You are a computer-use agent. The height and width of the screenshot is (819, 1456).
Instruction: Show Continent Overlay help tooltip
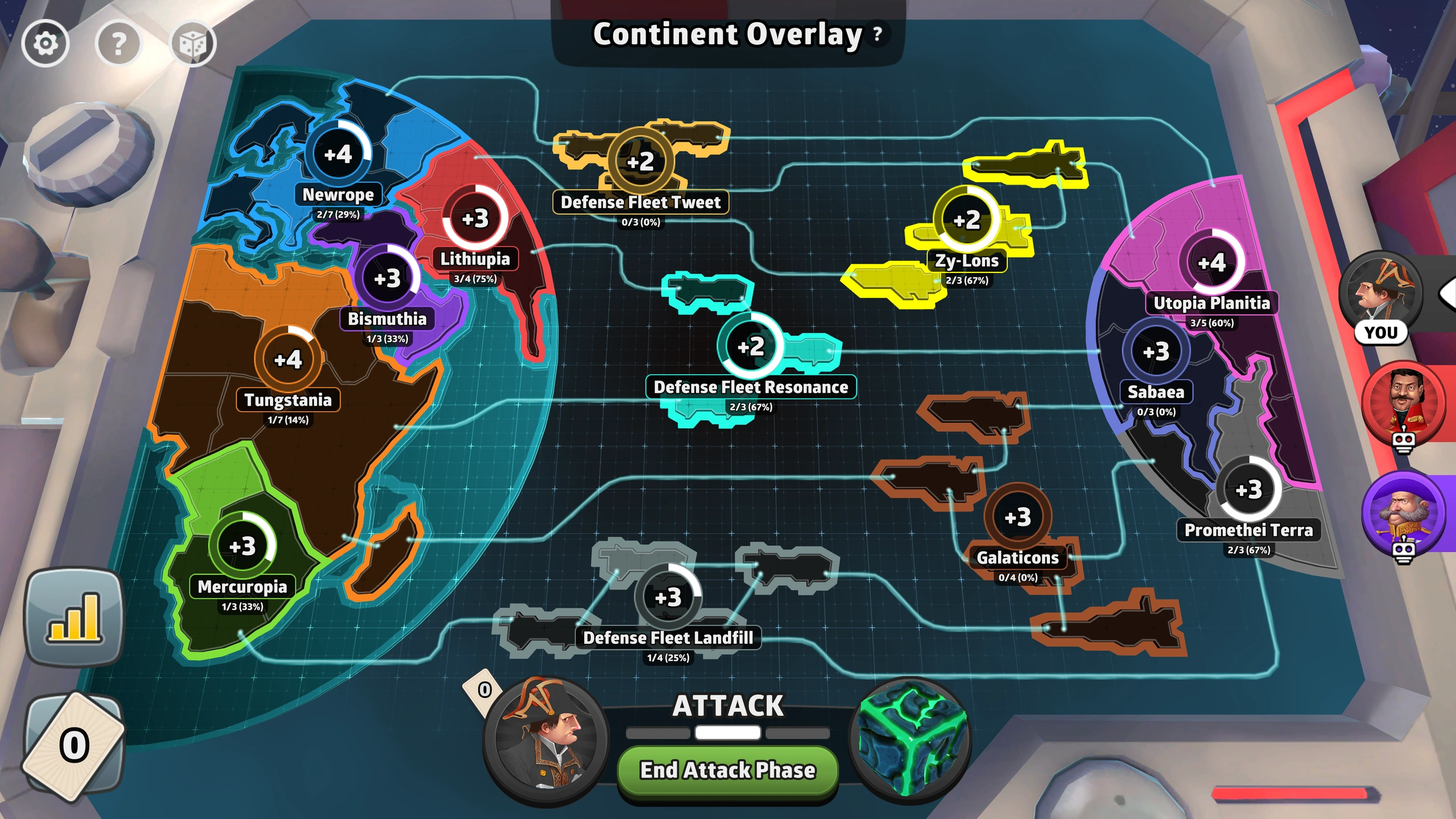pos(878,34)
